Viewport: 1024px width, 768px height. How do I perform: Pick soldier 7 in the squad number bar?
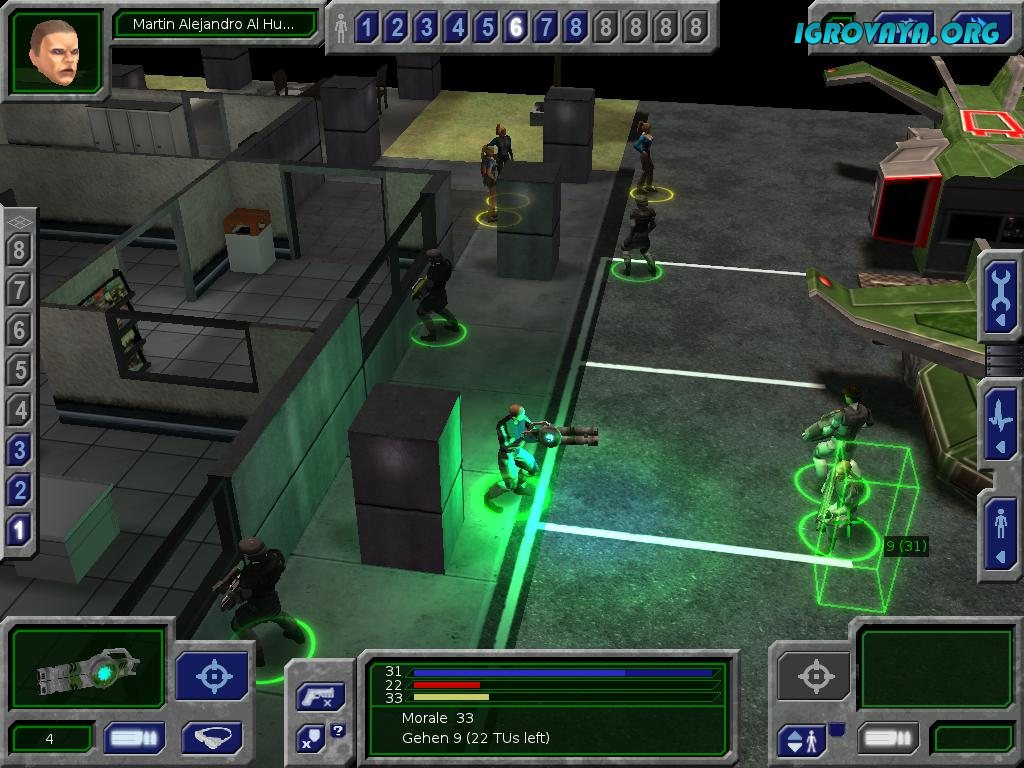546,28
